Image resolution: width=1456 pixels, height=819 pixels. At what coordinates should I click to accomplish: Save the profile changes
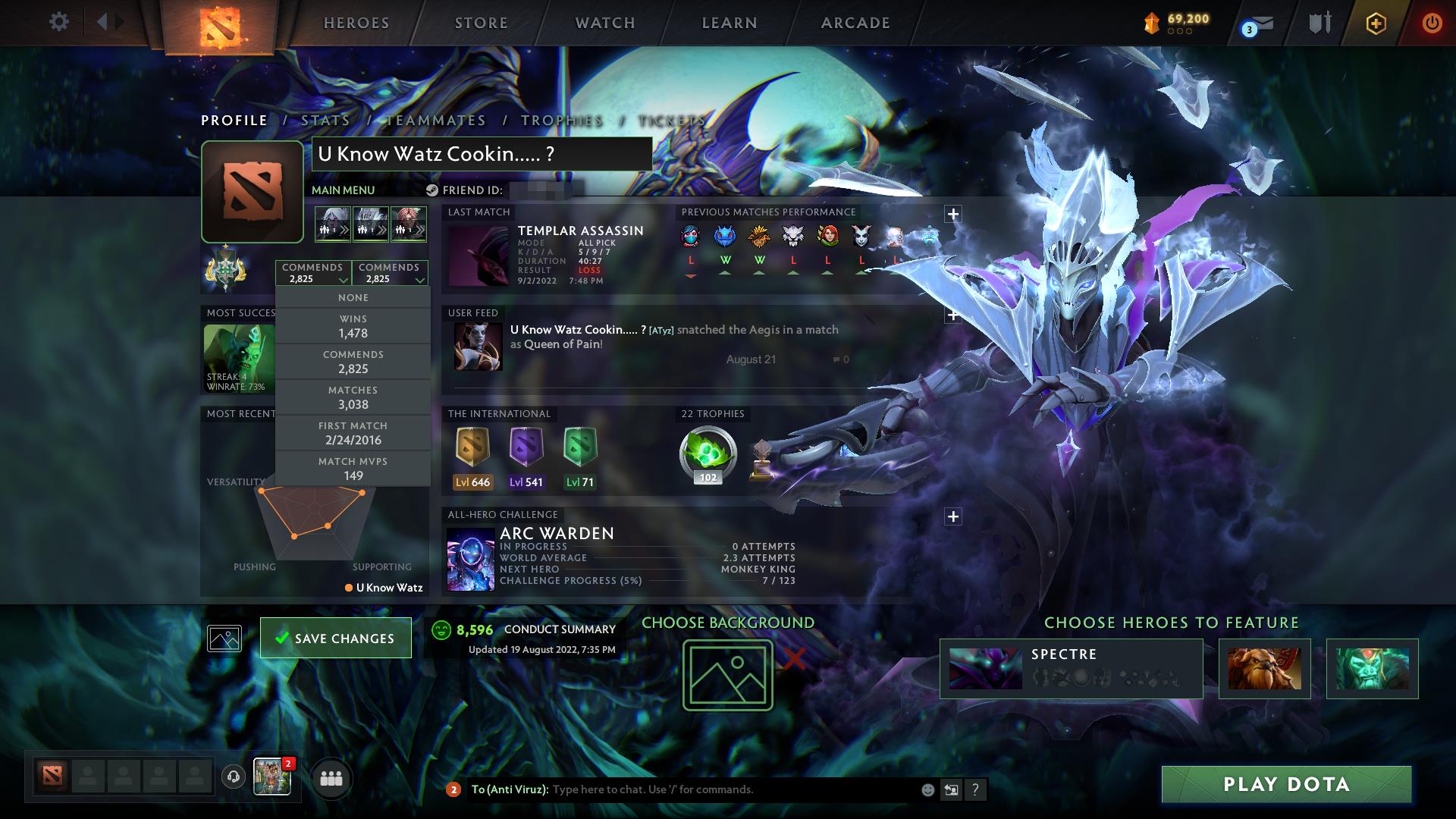click(x=336, y=638)
